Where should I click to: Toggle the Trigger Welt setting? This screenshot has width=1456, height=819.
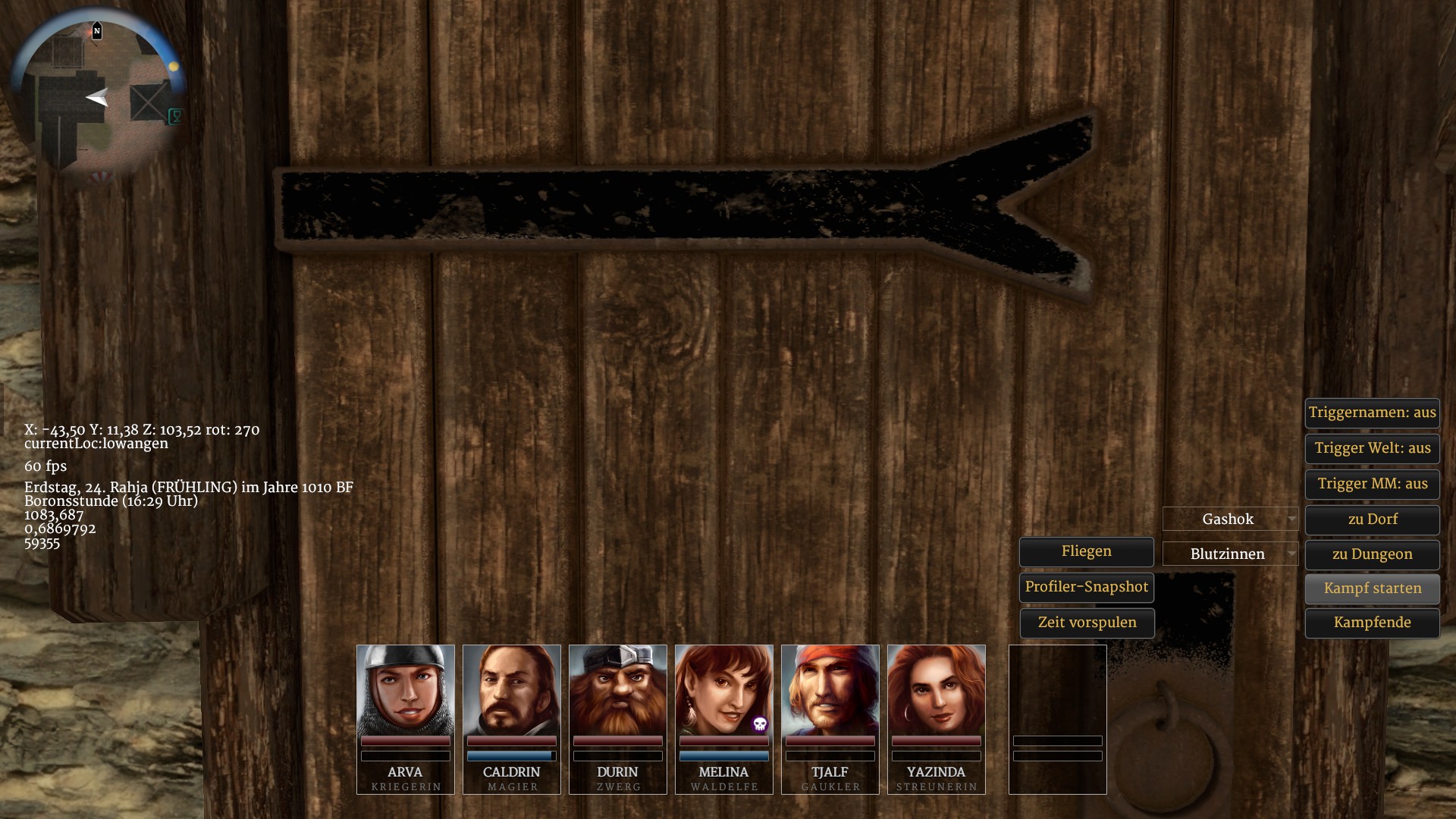coord(1372,448)
